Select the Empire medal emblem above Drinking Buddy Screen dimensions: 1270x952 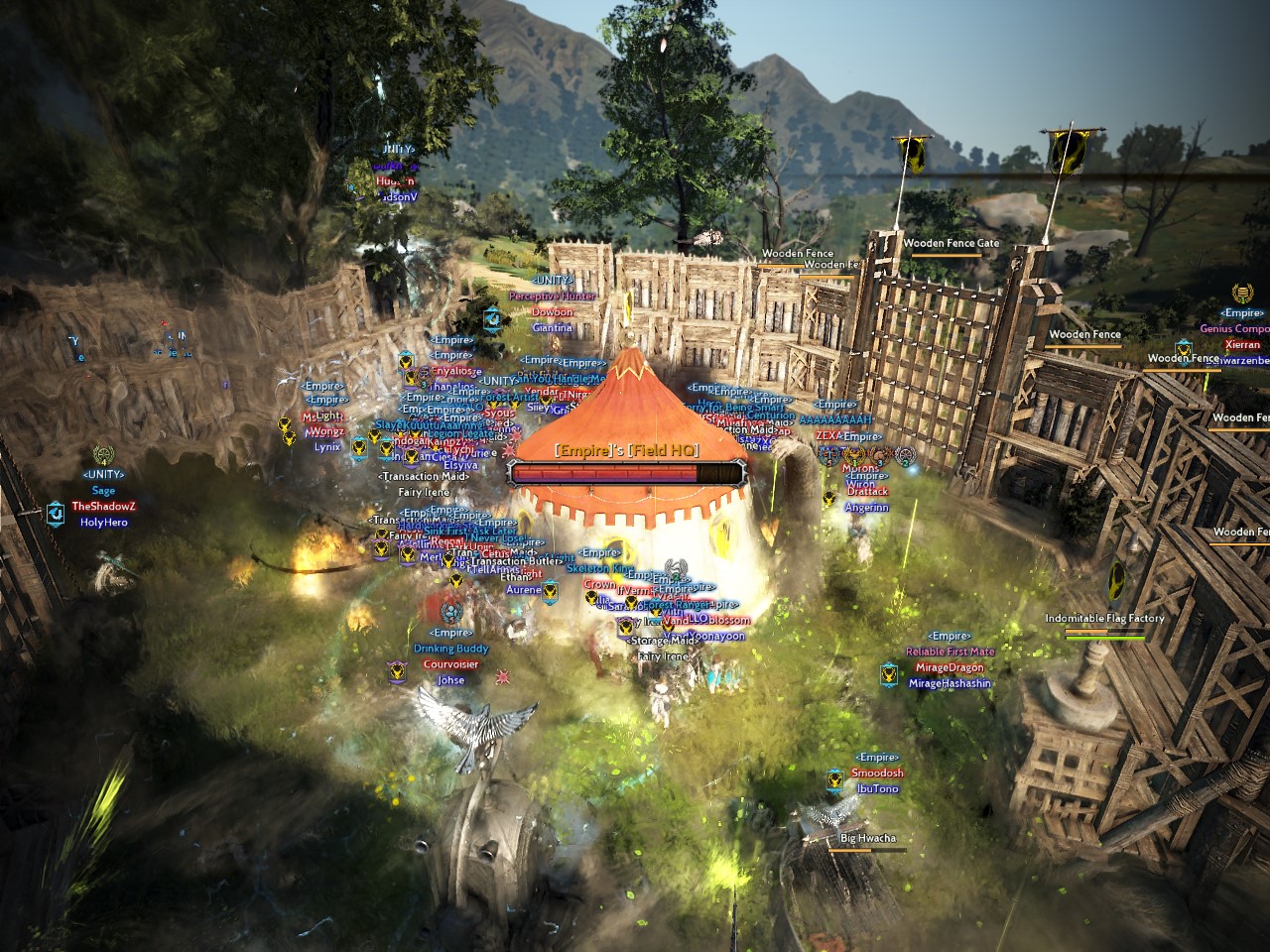click(450, 613)
